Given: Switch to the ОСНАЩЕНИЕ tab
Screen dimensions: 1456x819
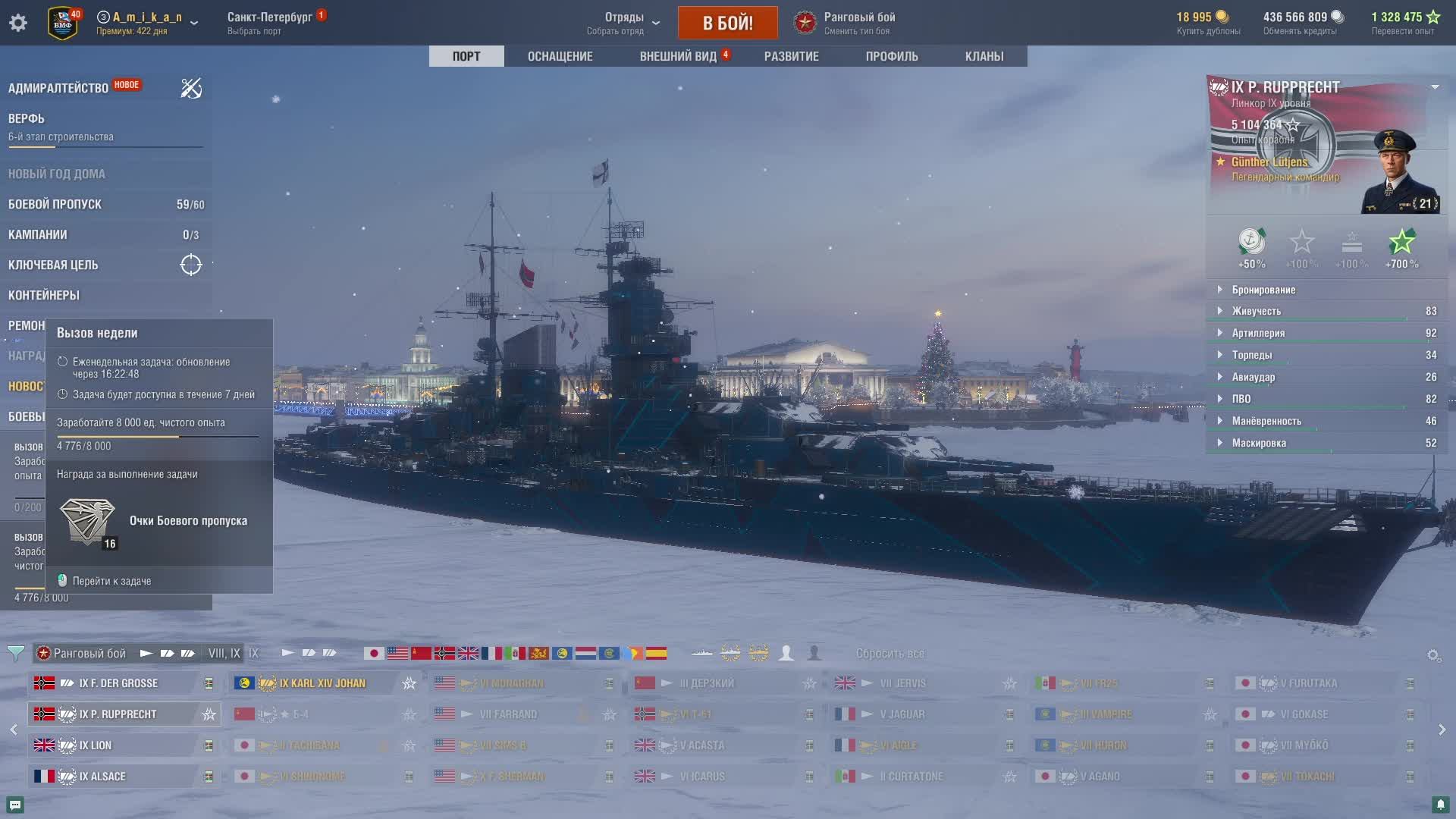Looking at the screenshot, I should [560, 56].
